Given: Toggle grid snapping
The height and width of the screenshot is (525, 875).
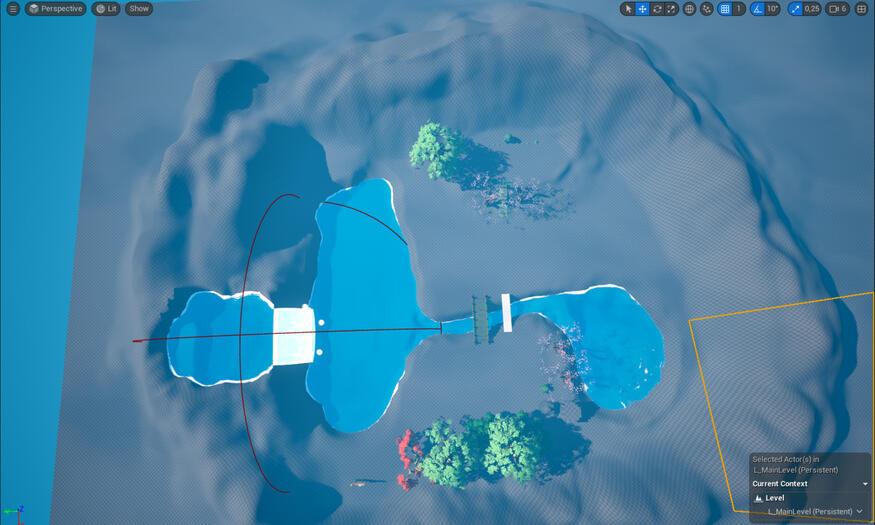Looking at the screenshot, I should (725, 9).
